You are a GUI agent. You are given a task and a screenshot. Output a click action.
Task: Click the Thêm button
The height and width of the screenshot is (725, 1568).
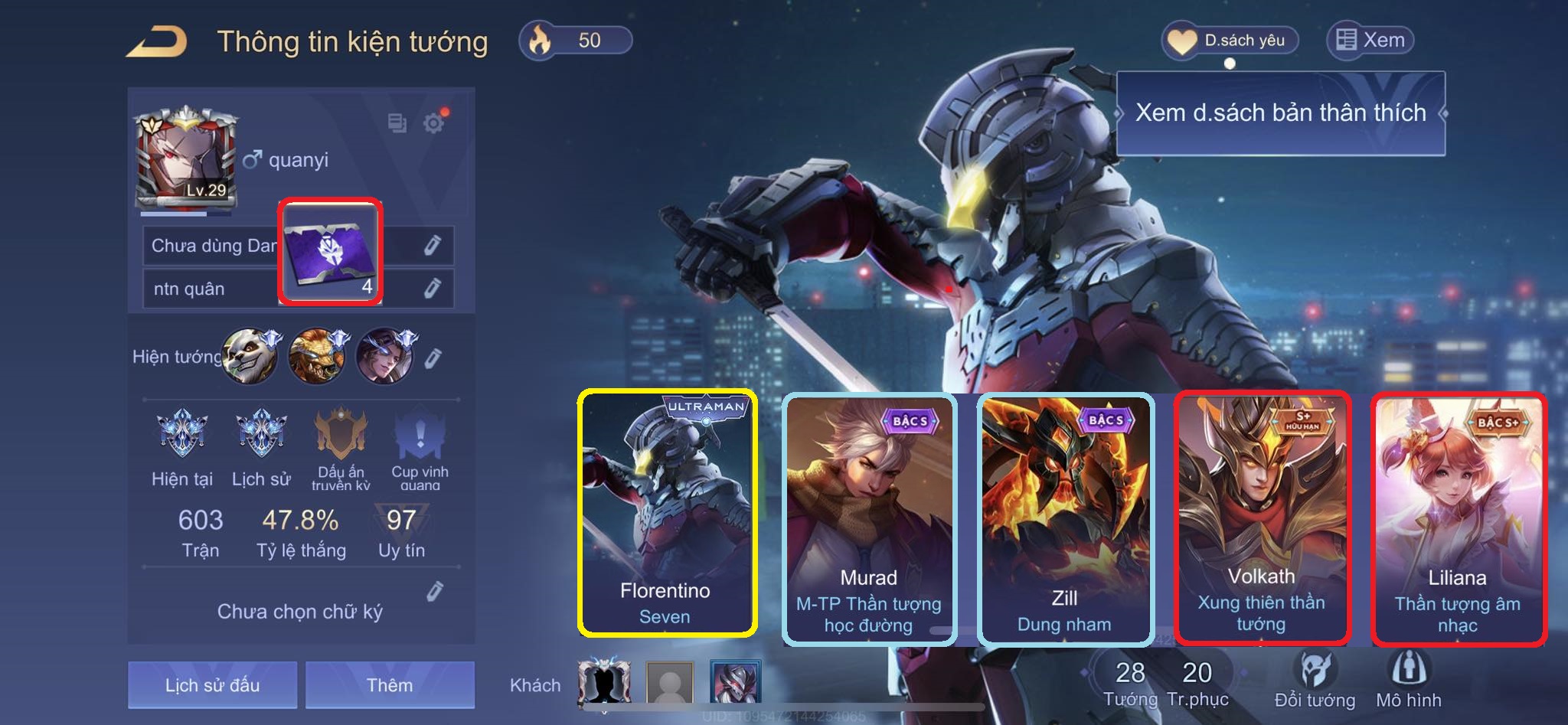[x=390, y=684]
